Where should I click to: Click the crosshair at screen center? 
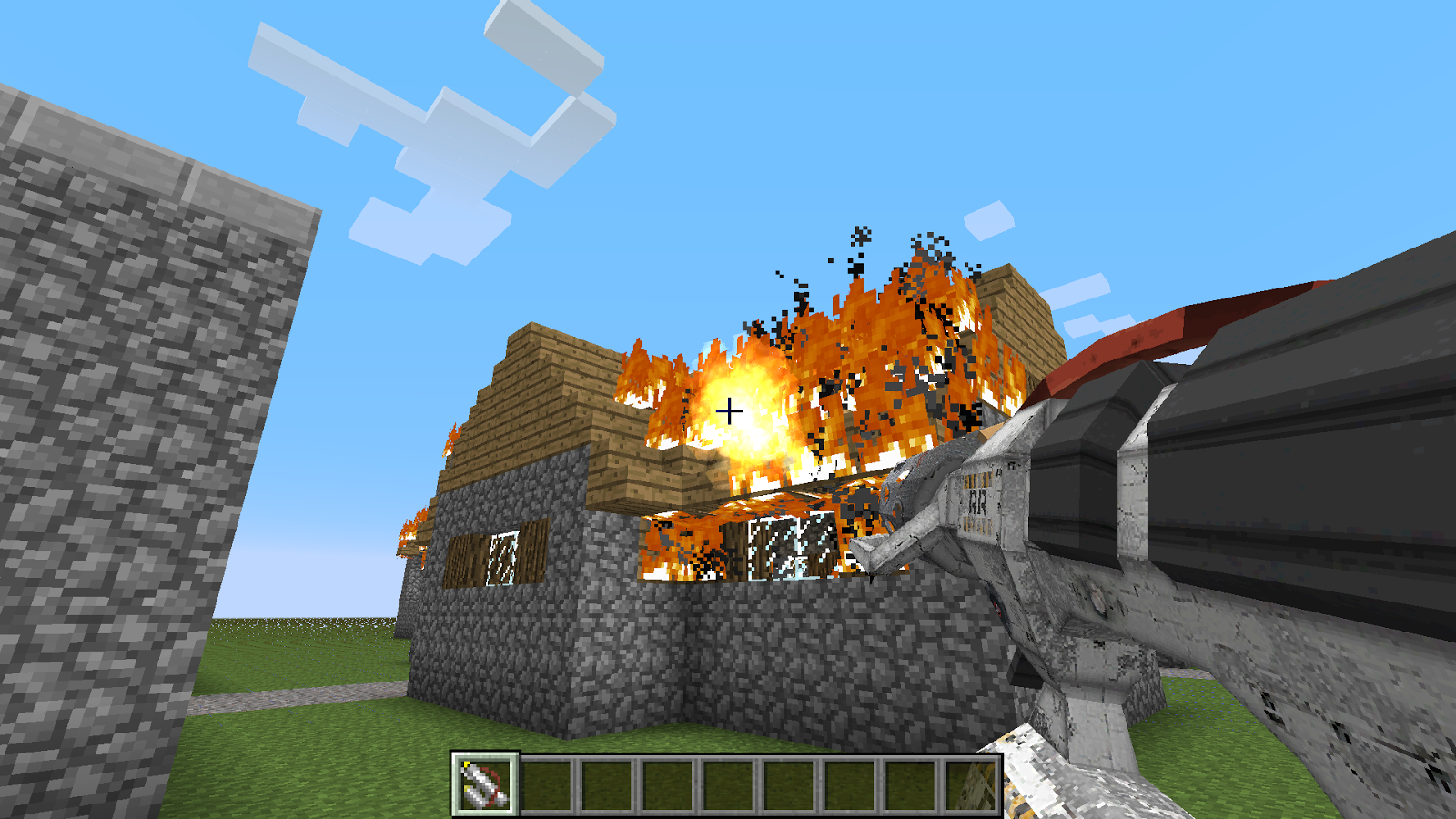point(728,411)
